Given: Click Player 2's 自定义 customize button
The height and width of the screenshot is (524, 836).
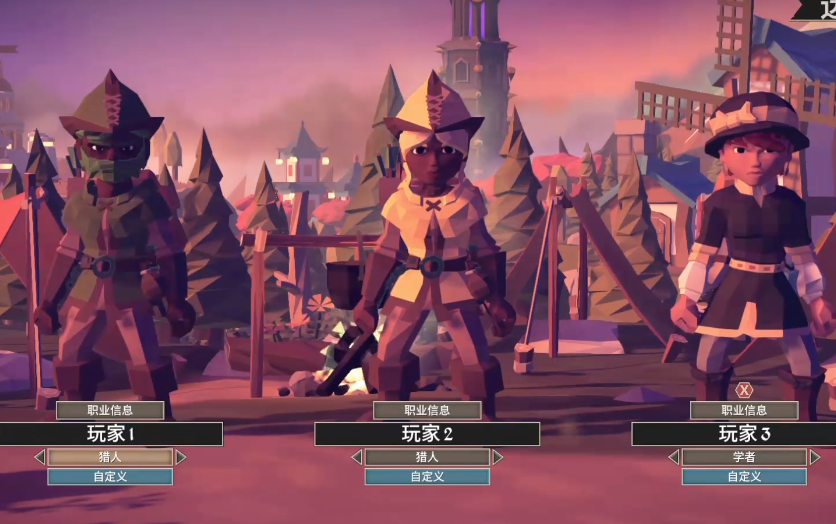Looking at the screenshot, I should pyautogui.click(x=427, y=477).
